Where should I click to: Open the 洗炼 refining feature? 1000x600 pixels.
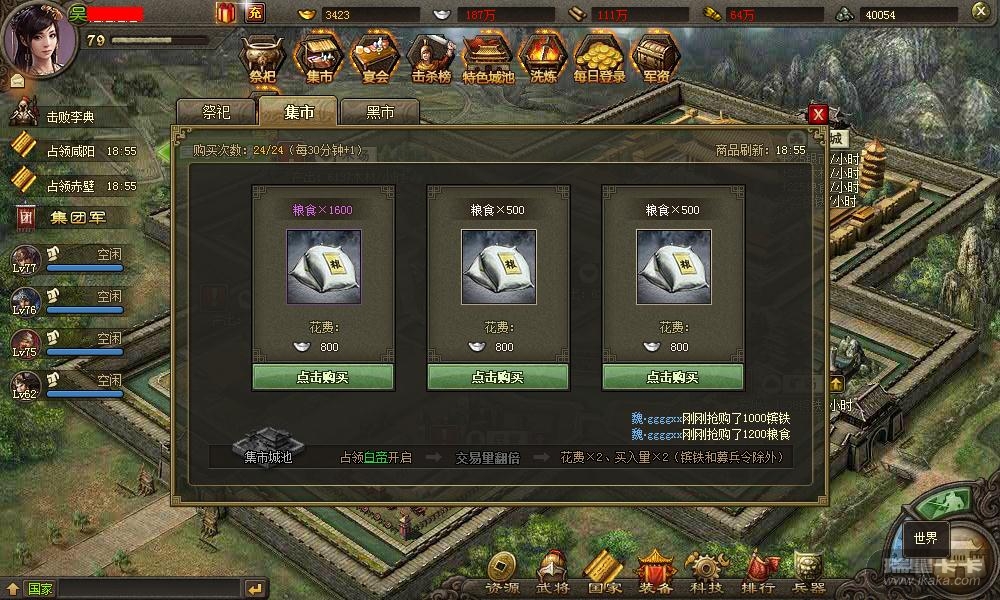click(544, 57)
